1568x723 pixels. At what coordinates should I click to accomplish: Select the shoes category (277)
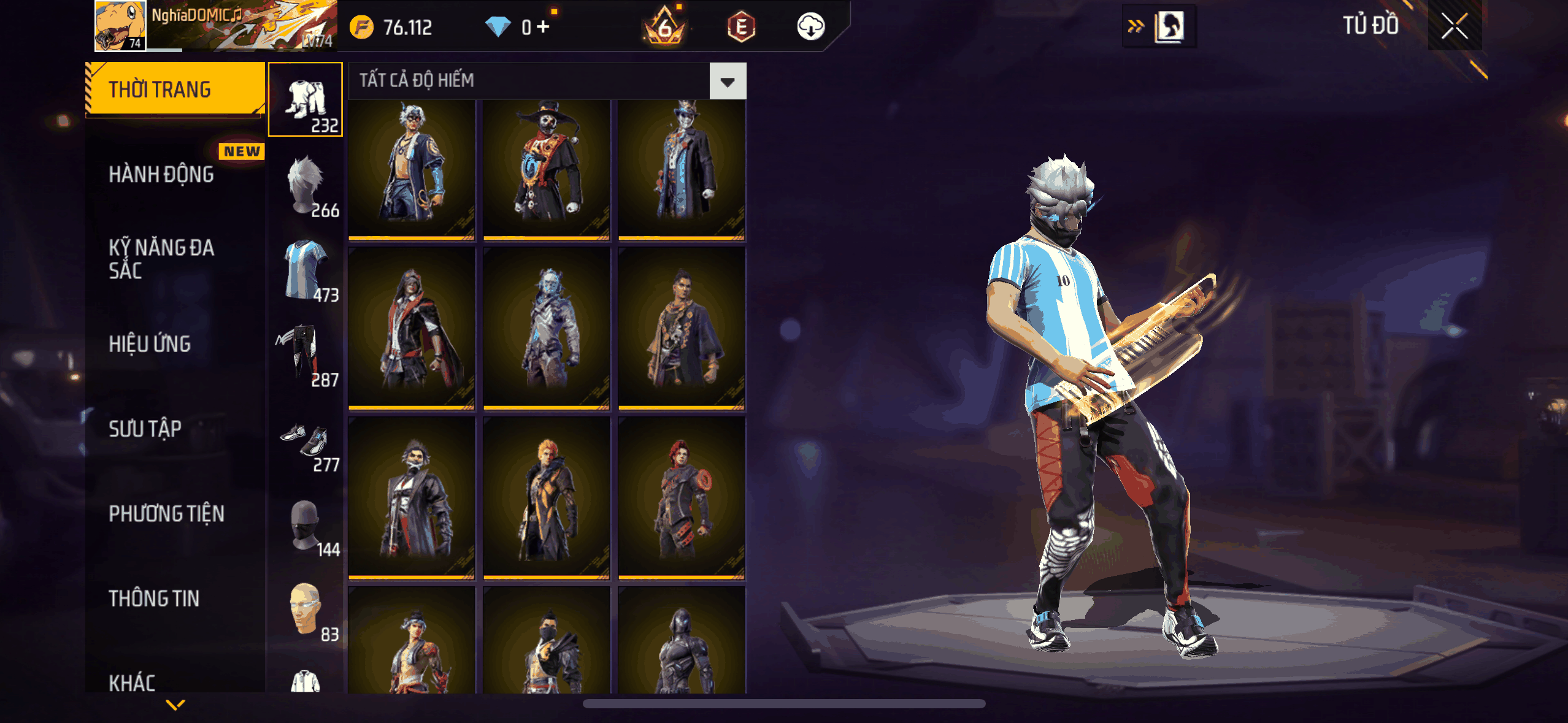tap(306, 440)
